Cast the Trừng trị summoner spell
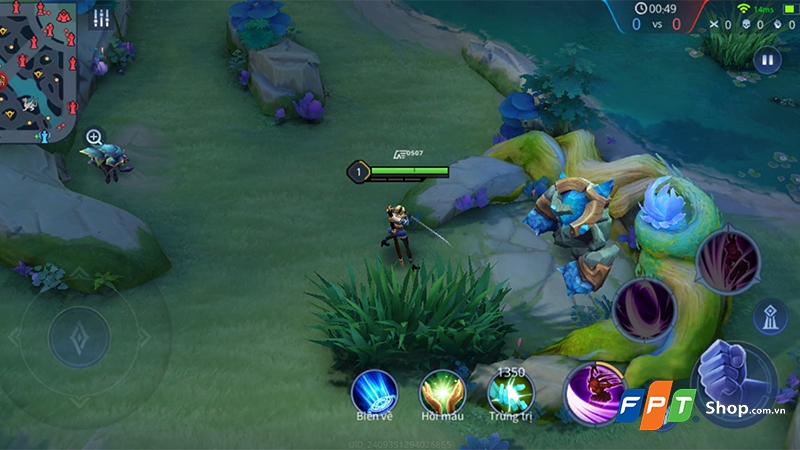The width and height of the screenshot is (800, 450). [510, 393]
